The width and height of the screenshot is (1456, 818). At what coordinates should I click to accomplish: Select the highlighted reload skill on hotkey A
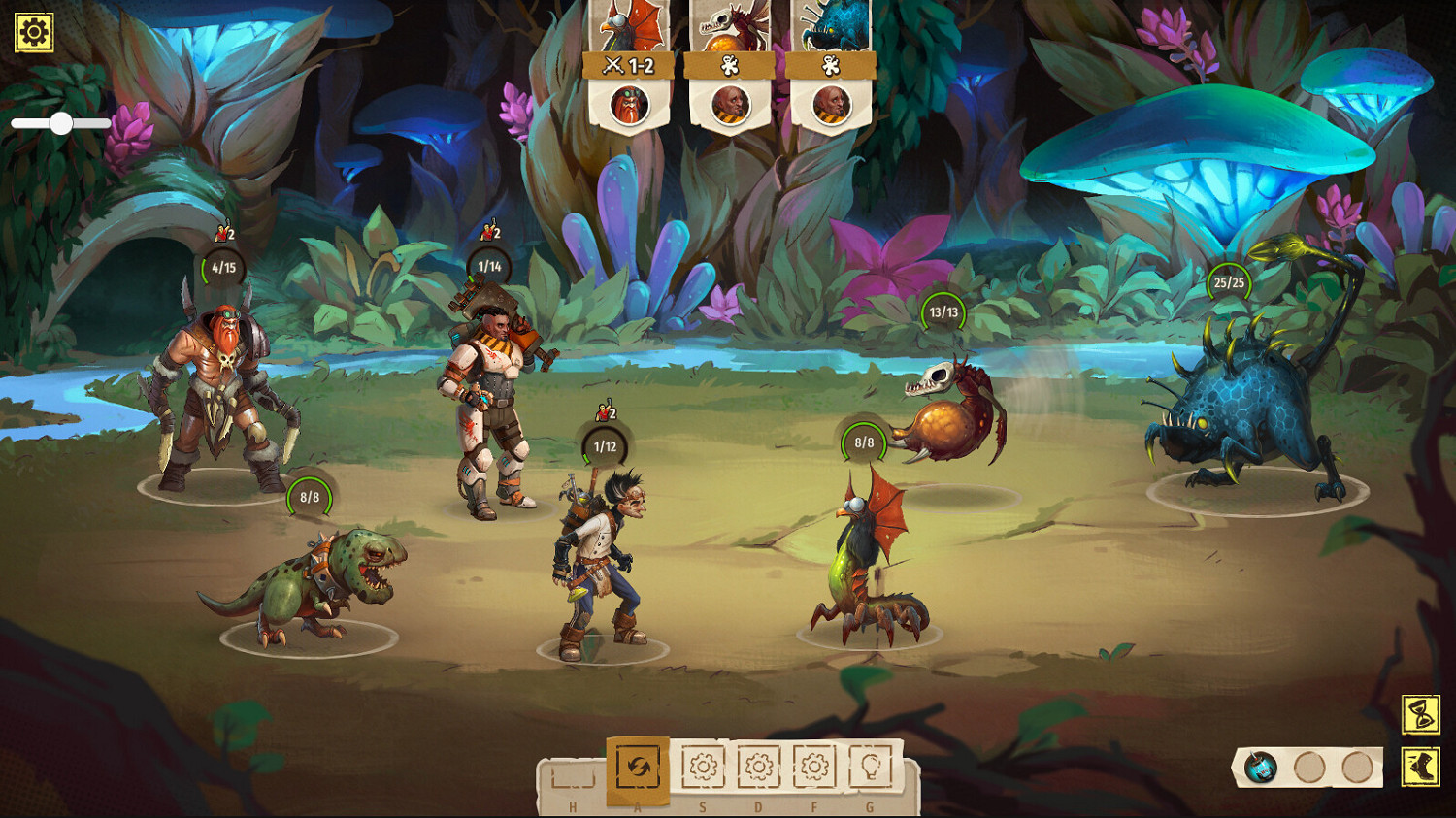(637, 766)
